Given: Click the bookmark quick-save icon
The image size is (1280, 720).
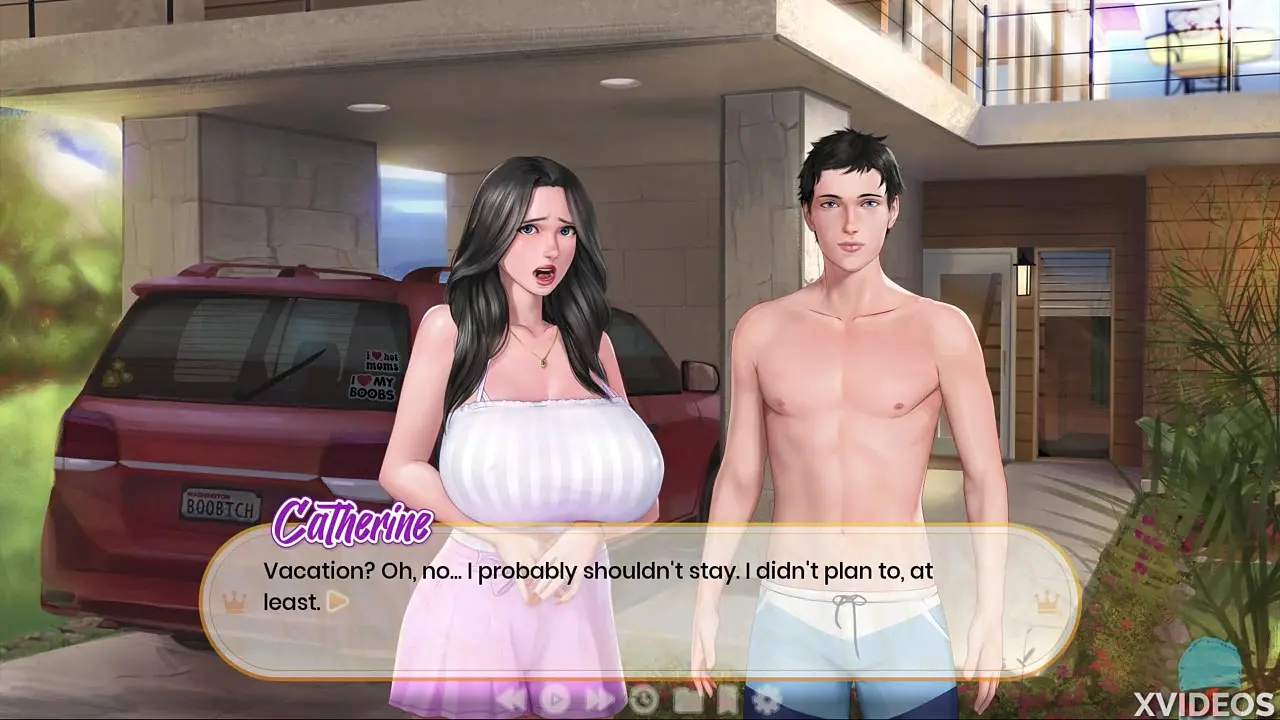Looking at the screenshot, I should coord(727,699).
